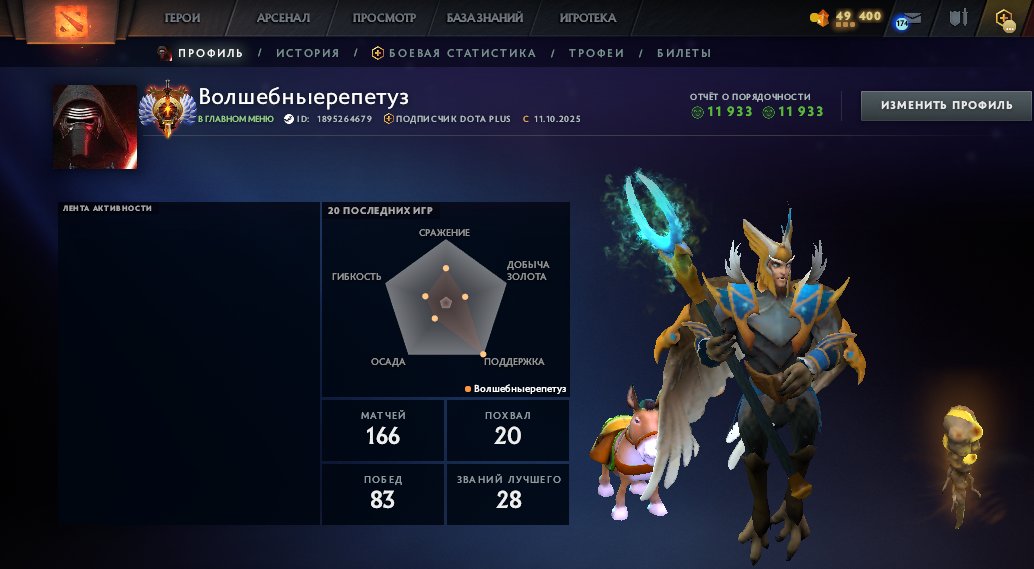Click the masked profile avatar picture

[x=95, y=126]
